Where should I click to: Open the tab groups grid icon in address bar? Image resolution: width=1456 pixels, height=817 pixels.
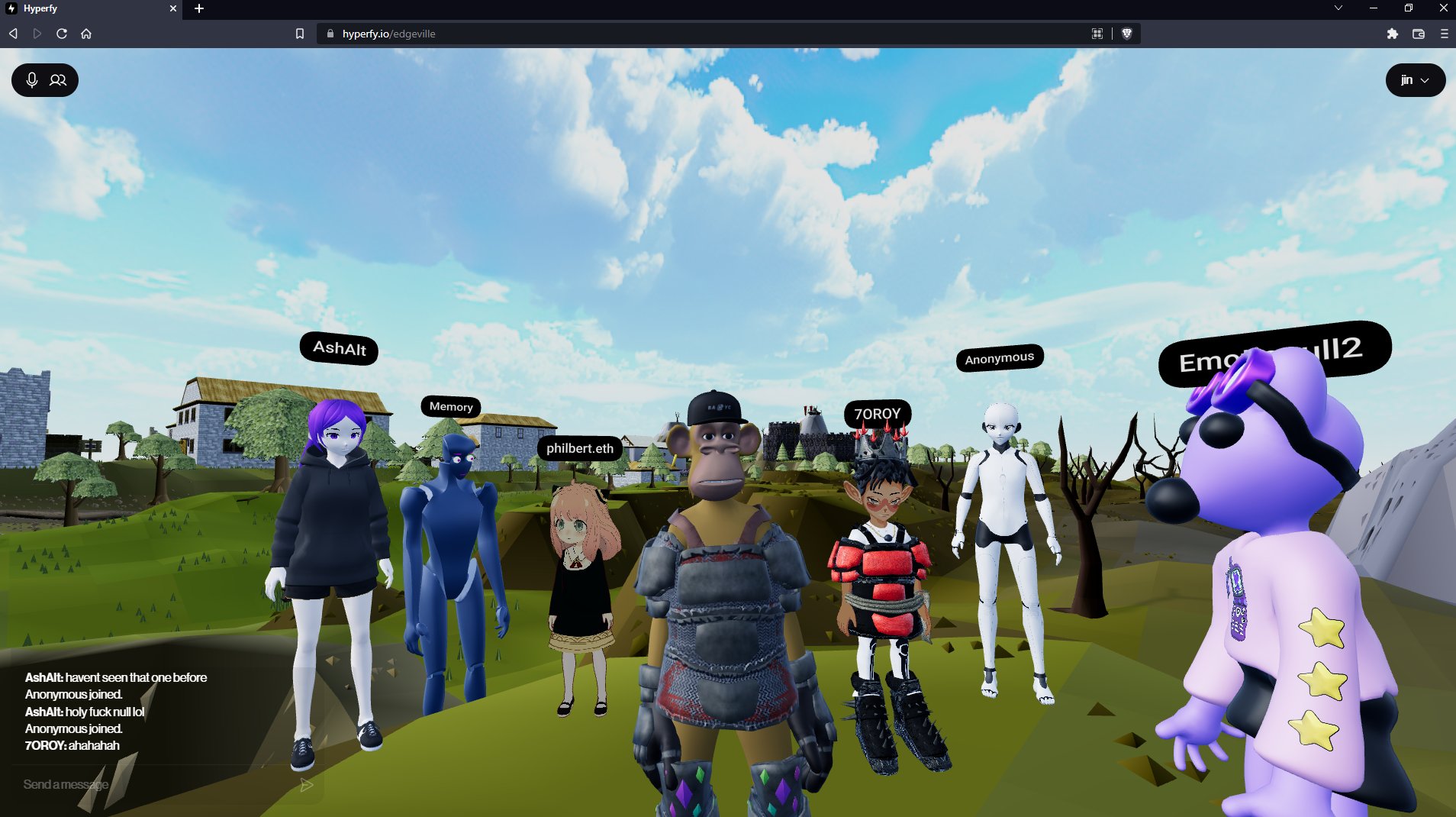[1097, 33]
